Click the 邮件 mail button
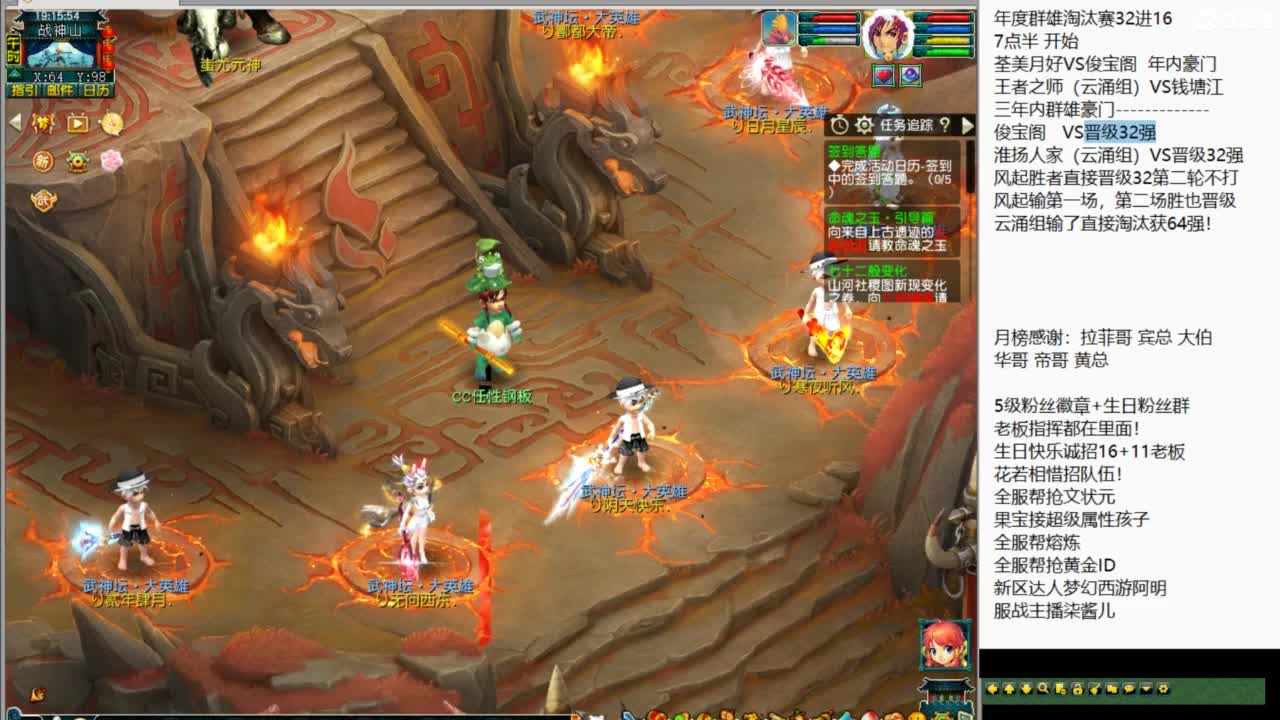This screenshot has height=720, width=1280. pyautogui.click(x=60, y=90)
